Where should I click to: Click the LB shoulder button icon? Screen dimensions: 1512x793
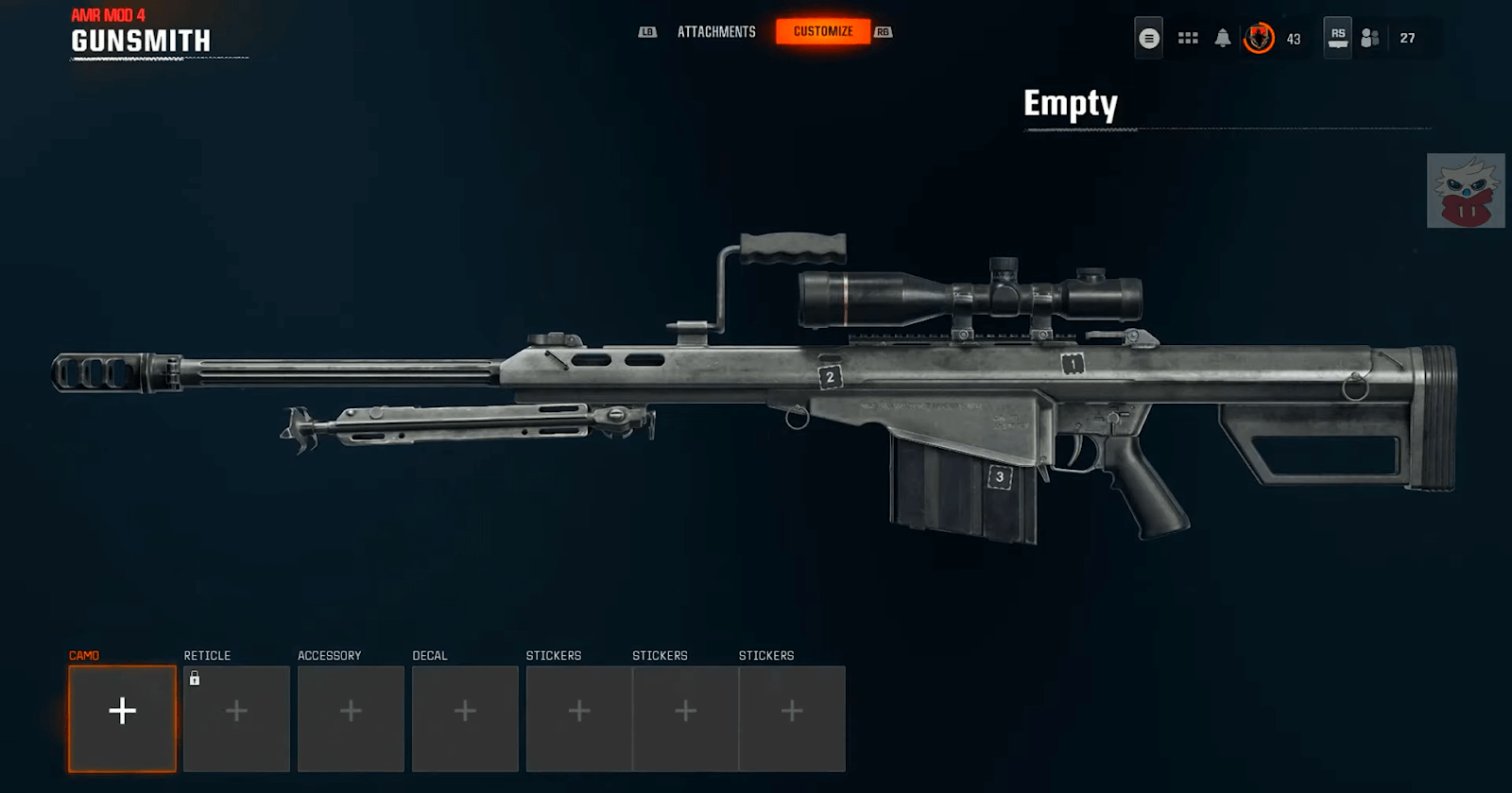pos(648,31)
